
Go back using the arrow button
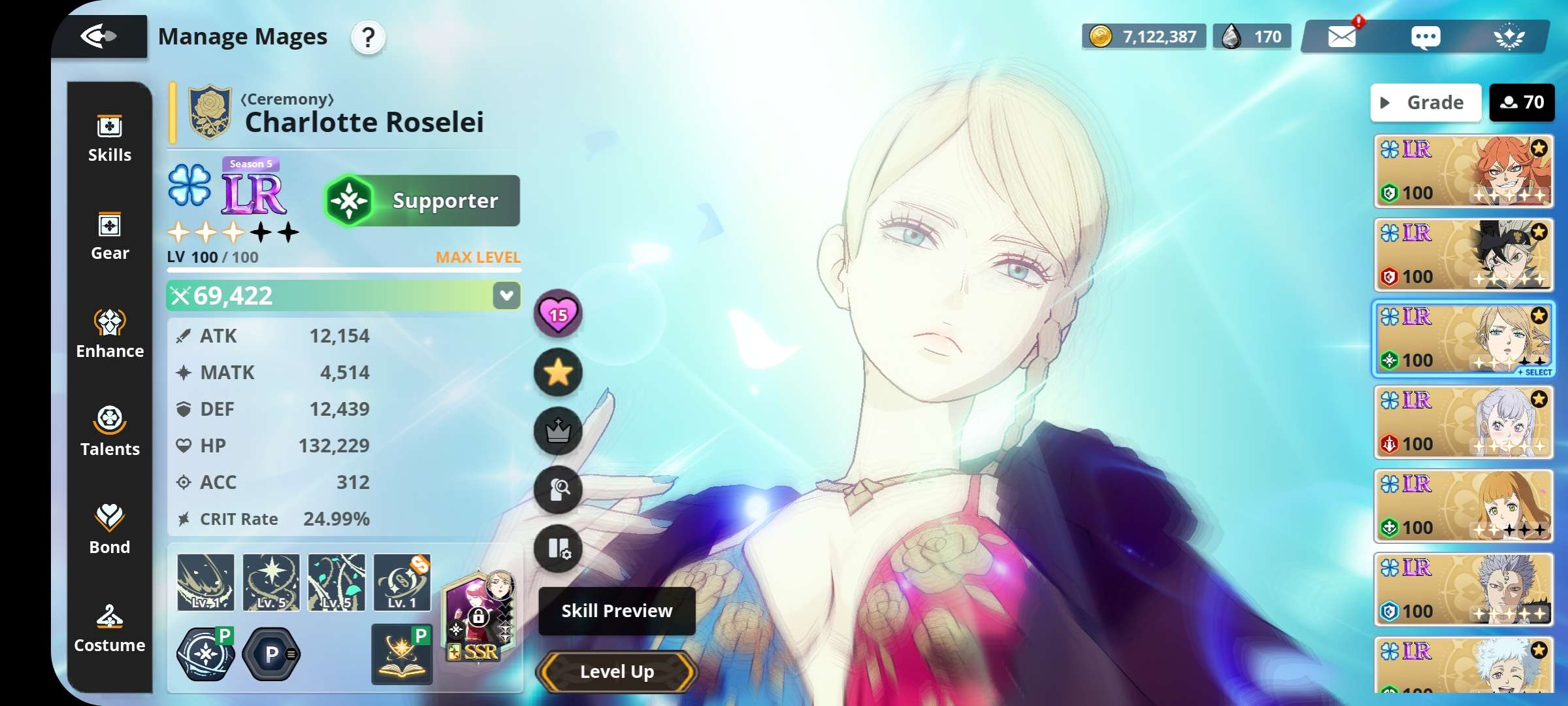99,36
